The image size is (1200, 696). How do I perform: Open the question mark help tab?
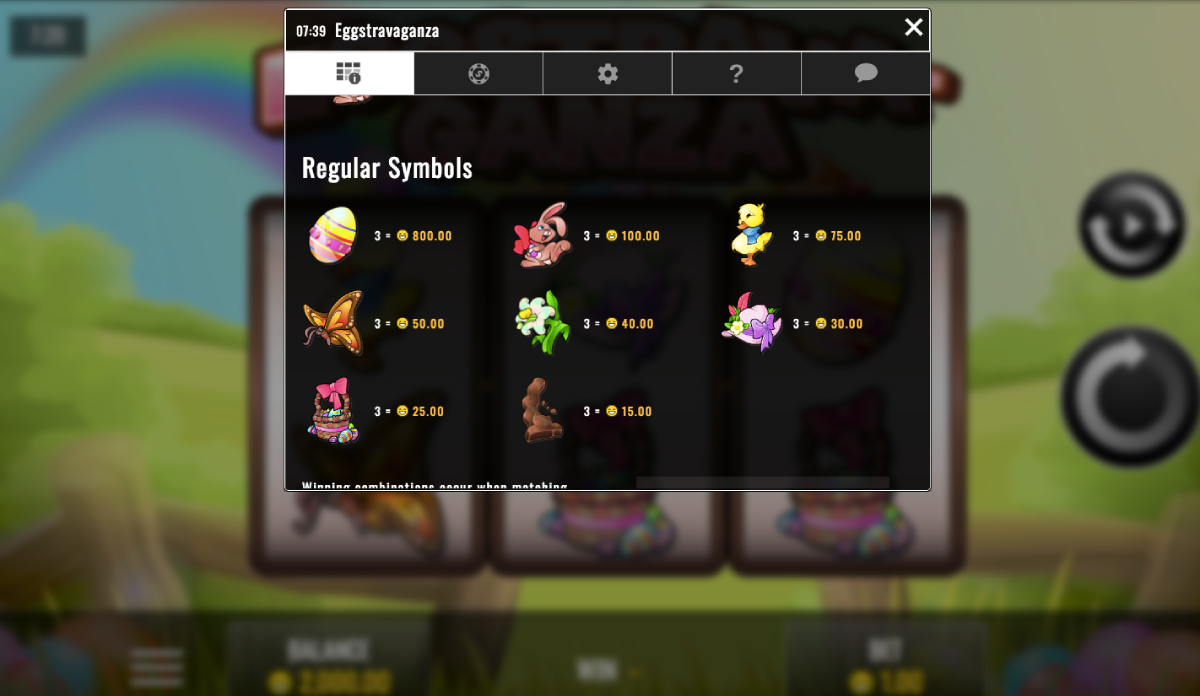pos(737,73)
